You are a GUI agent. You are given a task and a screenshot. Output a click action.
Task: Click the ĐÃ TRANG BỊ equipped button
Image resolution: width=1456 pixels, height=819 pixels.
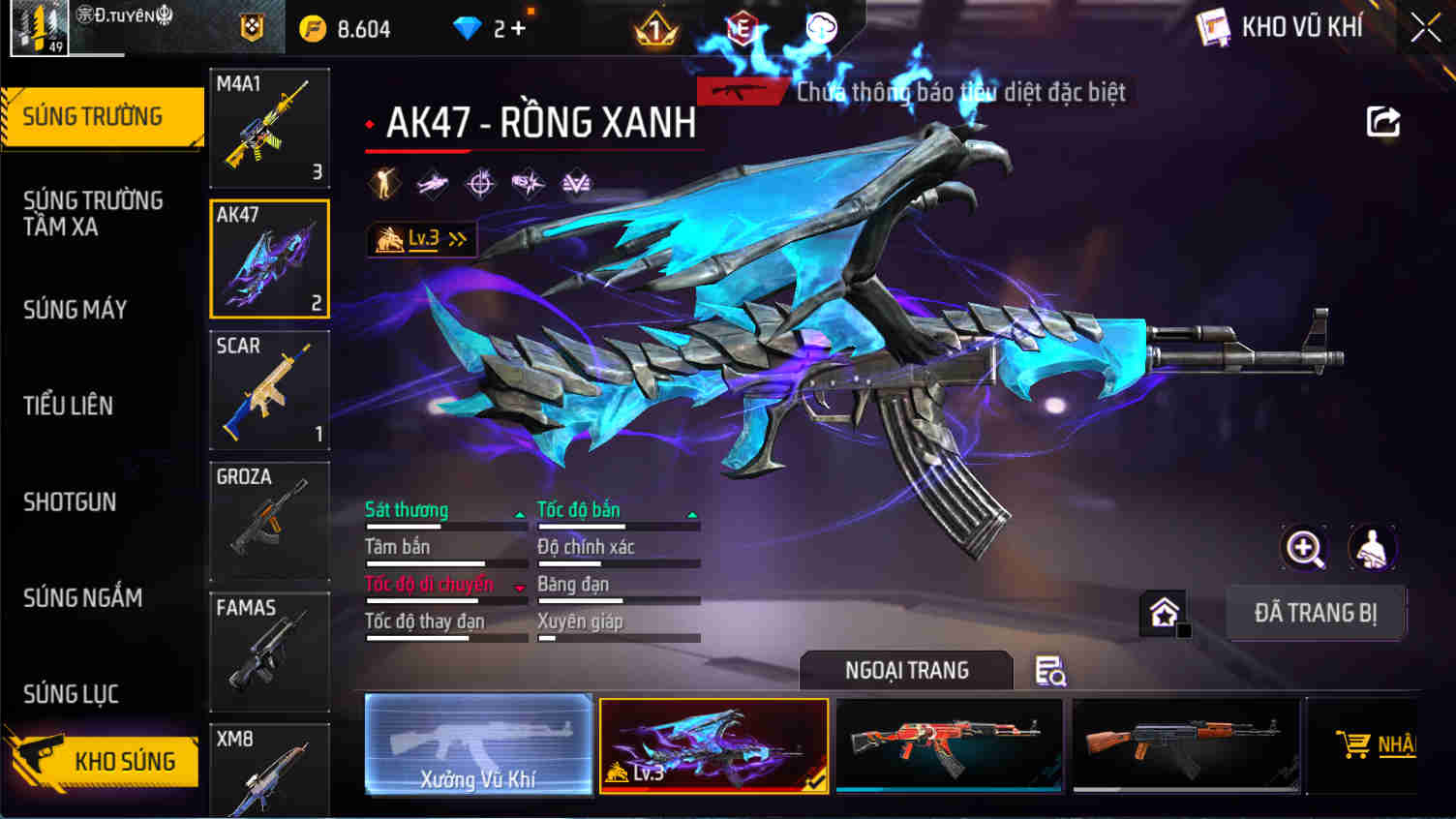tap(1314, 613)
